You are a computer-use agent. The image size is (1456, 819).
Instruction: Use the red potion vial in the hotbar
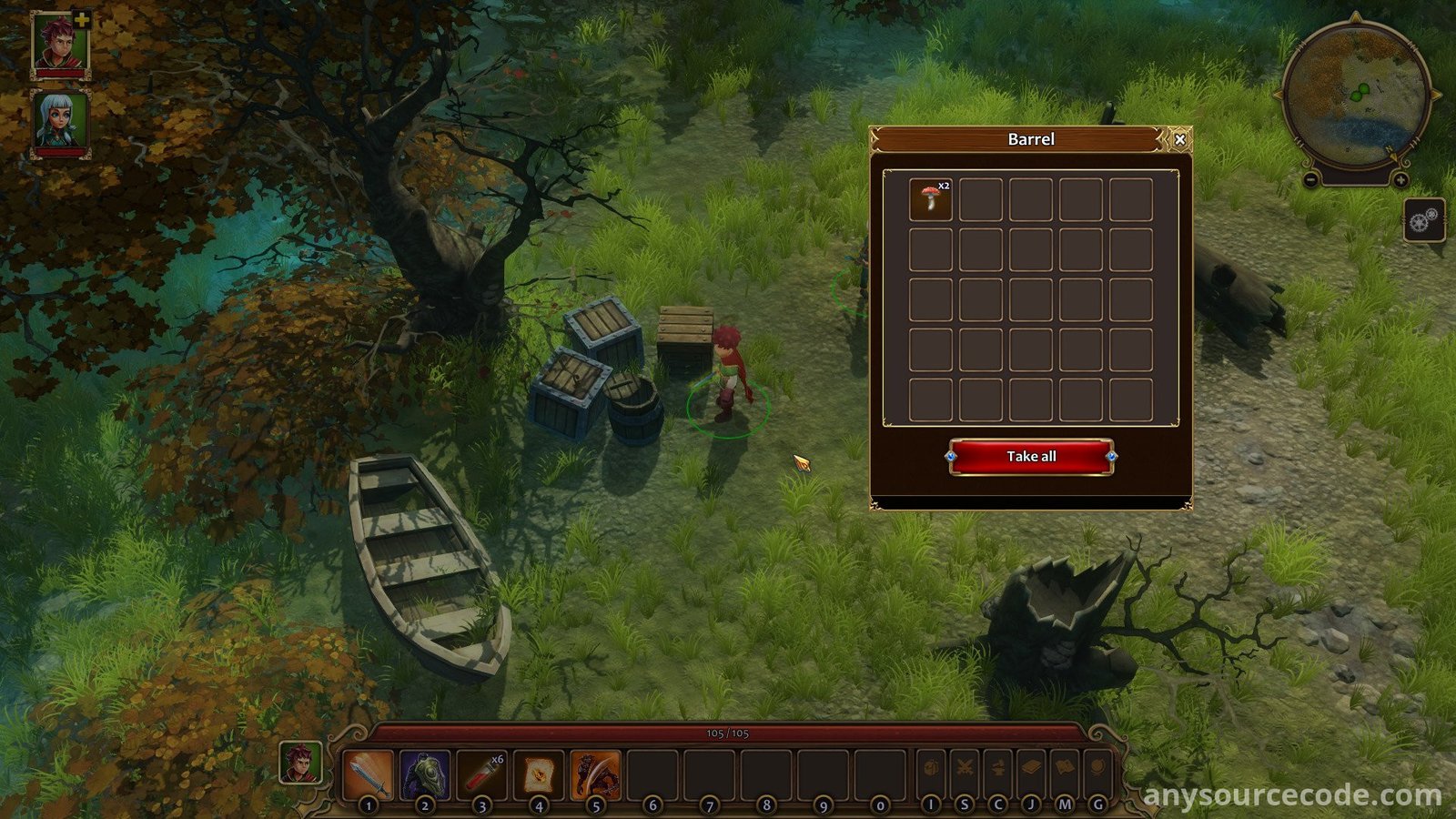(482, 774)
